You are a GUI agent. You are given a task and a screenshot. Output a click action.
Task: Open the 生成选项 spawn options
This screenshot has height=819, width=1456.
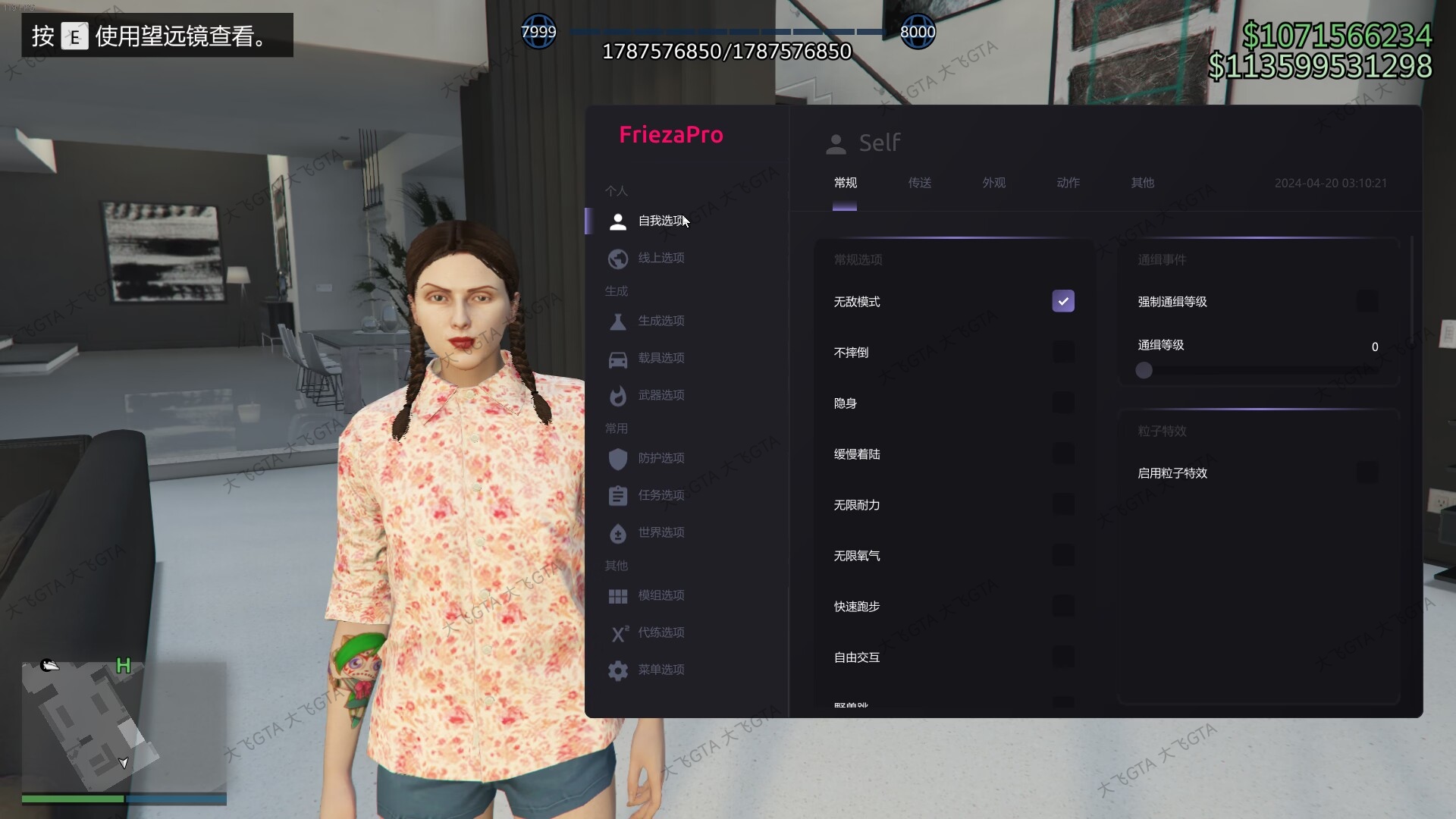661,322
